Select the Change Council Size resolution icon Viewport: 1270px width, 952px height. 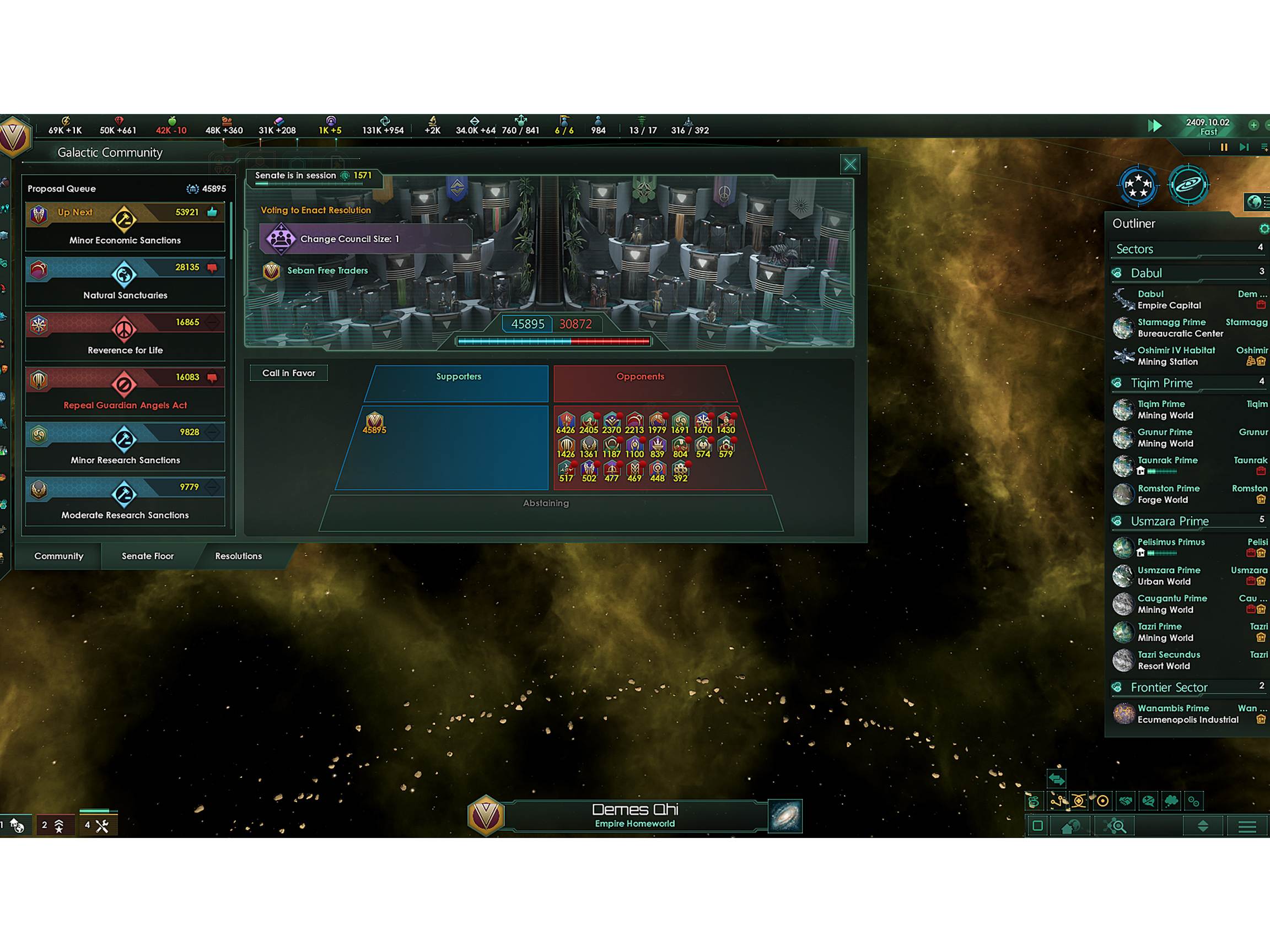[x=280, y=239]
